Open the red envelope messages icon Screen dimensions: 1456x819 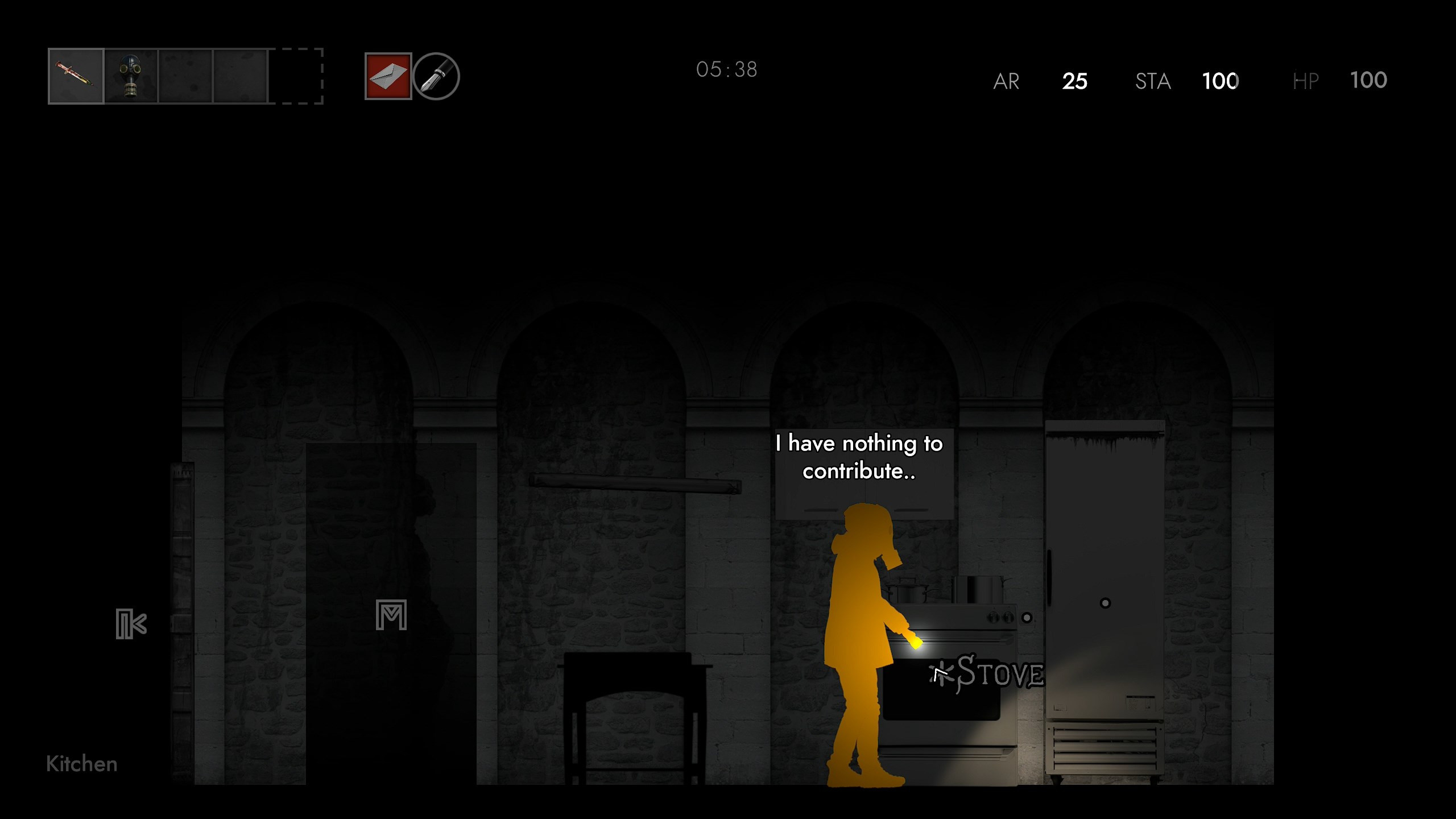coord(387,76)
